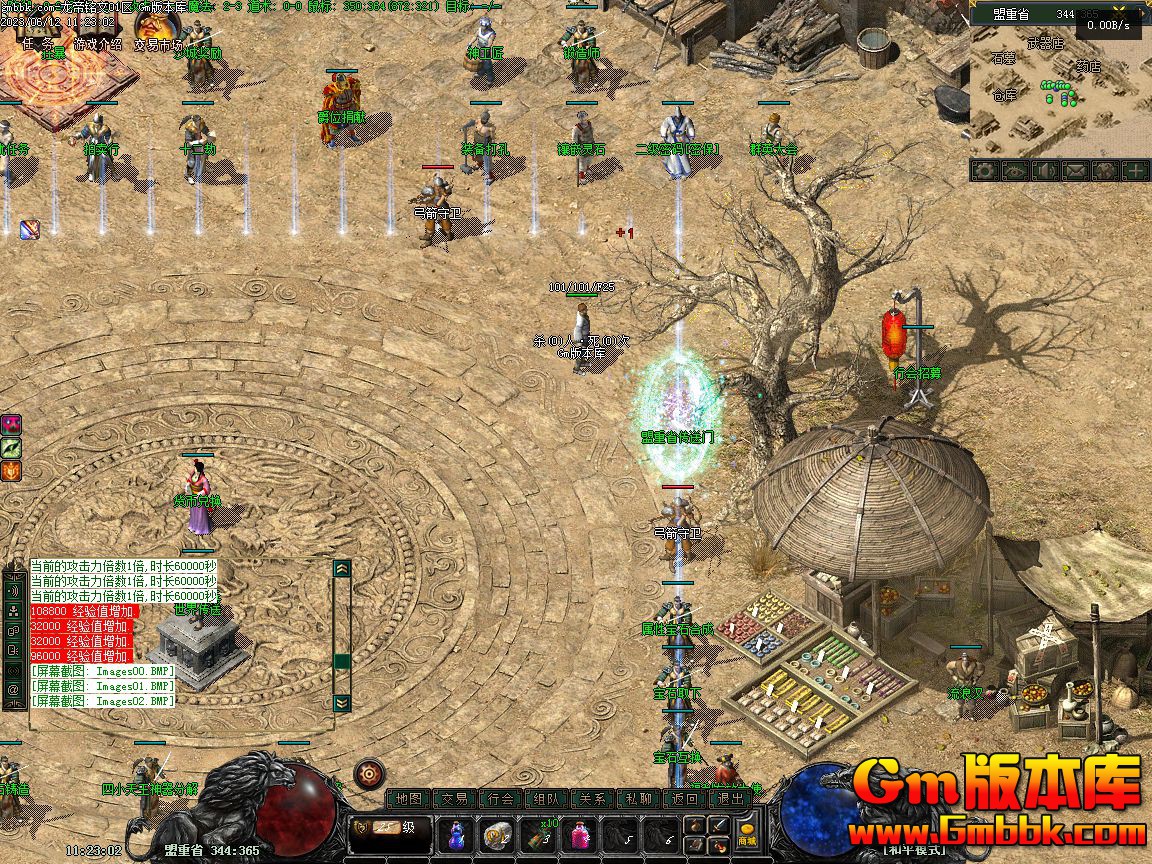Viewport: 1152px width, 864px height.
Task: Use the blue potion in slot 1
Action: tap(456, 832)
